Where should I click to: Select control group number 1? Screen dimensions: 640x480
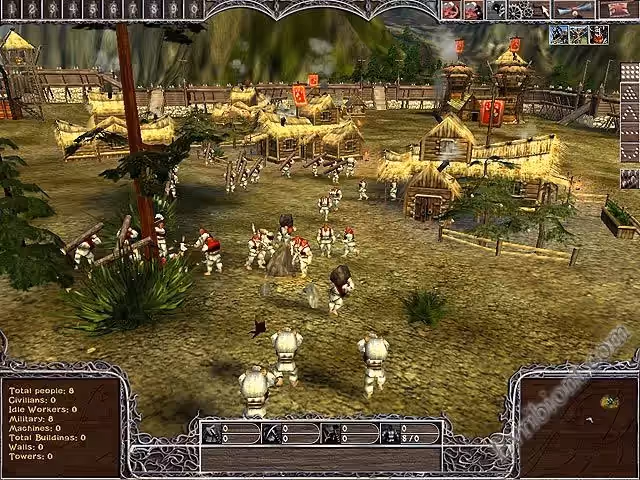pos(10,9)
